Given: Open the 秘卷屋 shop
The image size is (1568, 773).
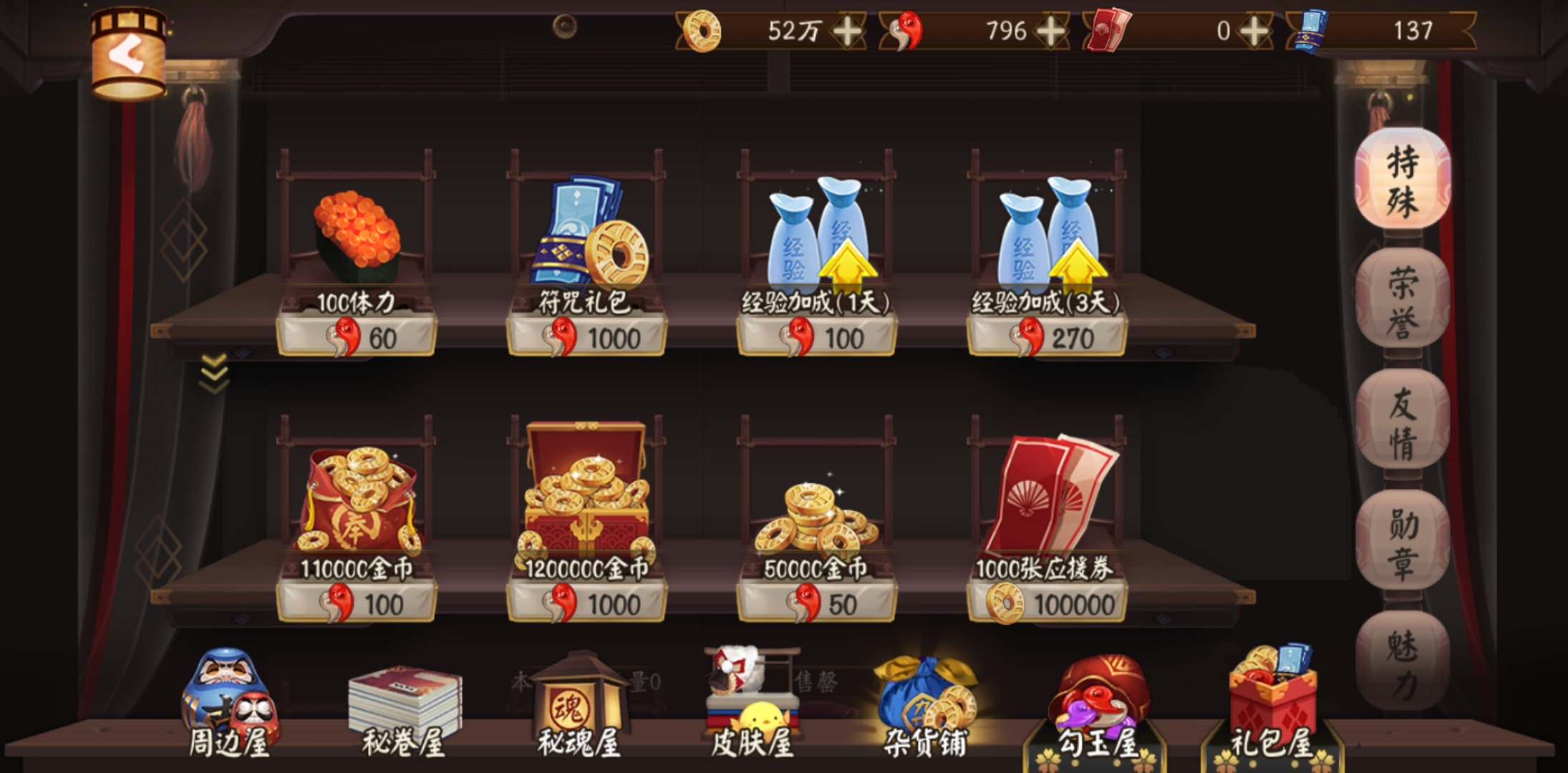Looking at the screenshot, I should point(403,709).
